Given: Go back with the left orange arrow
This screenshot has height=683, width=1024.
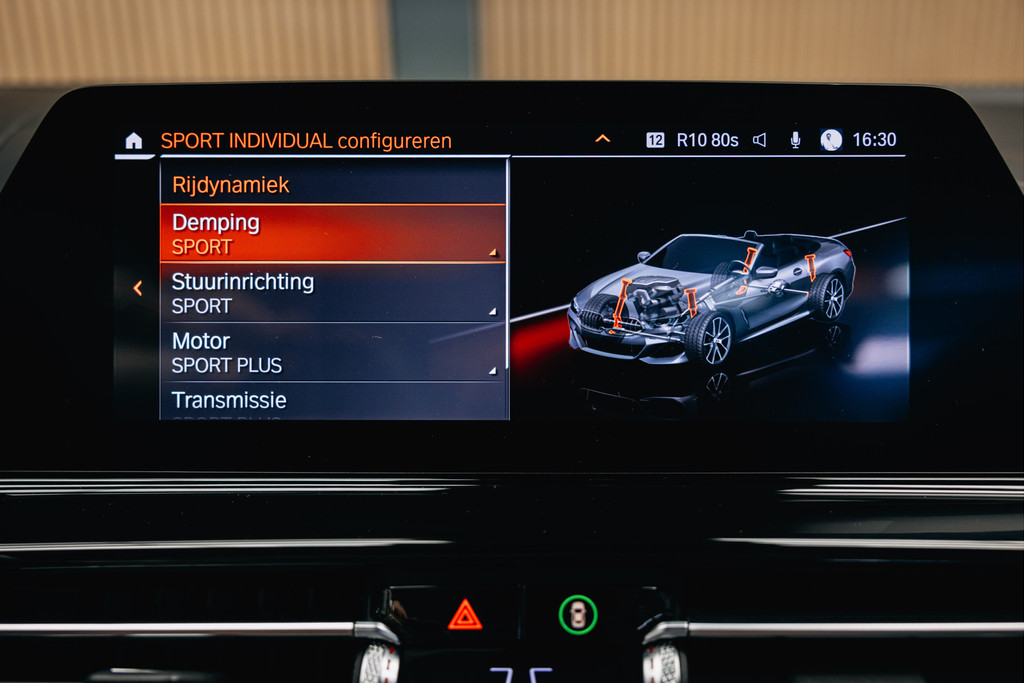Looking at the screenshot, I should point(138,288).
